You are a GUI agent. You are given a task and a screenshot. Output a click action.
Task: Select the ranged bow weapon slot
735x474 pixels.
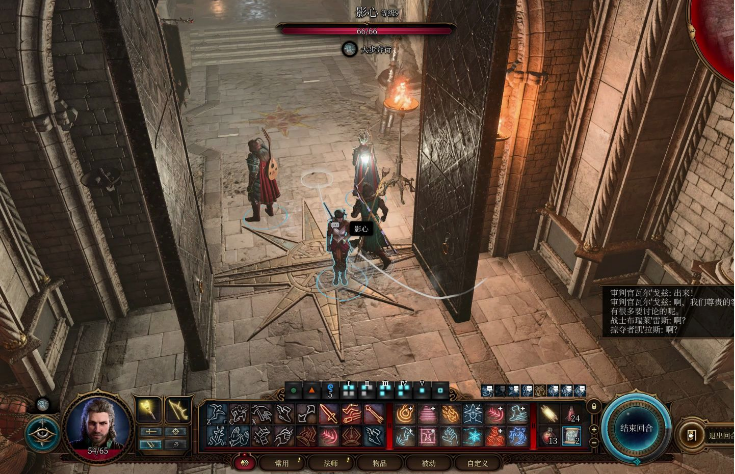(x=179, y=409)
